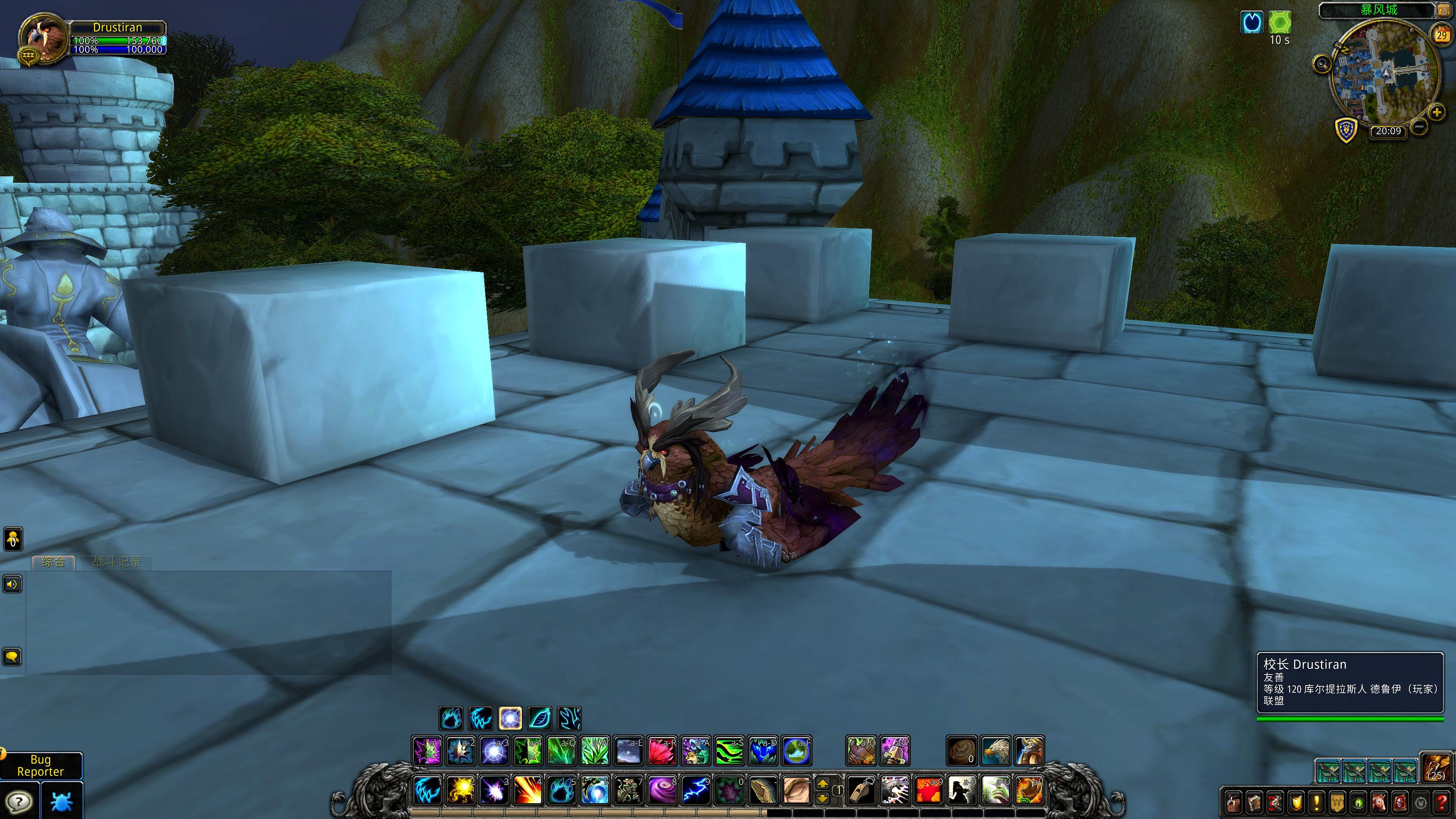Use the cinnamon roll food item
1456x819 pixels.
click(x=962, y=751)
